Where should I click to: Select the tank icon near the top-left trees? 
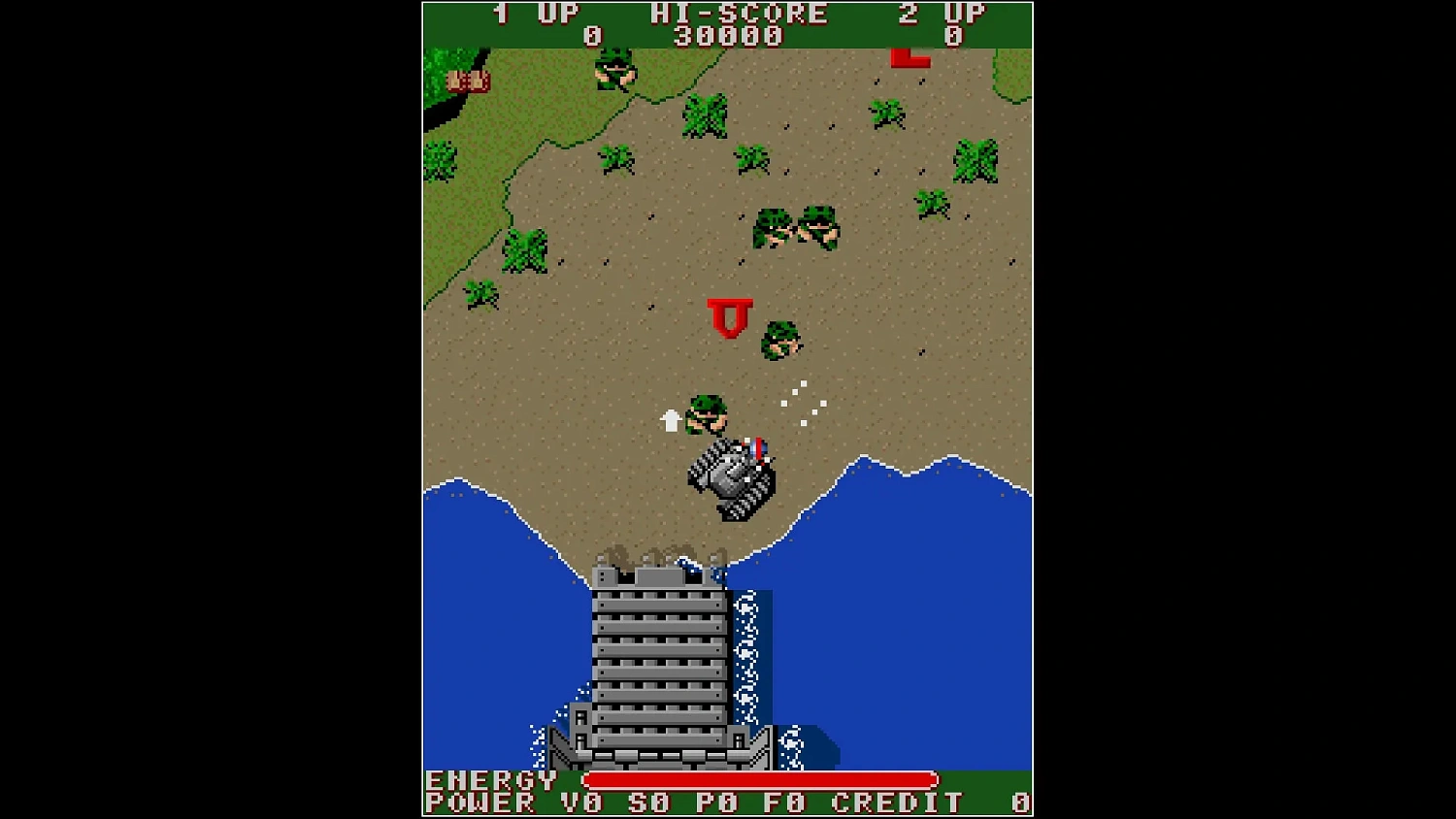pyautogui.click(x=468, y=82)
